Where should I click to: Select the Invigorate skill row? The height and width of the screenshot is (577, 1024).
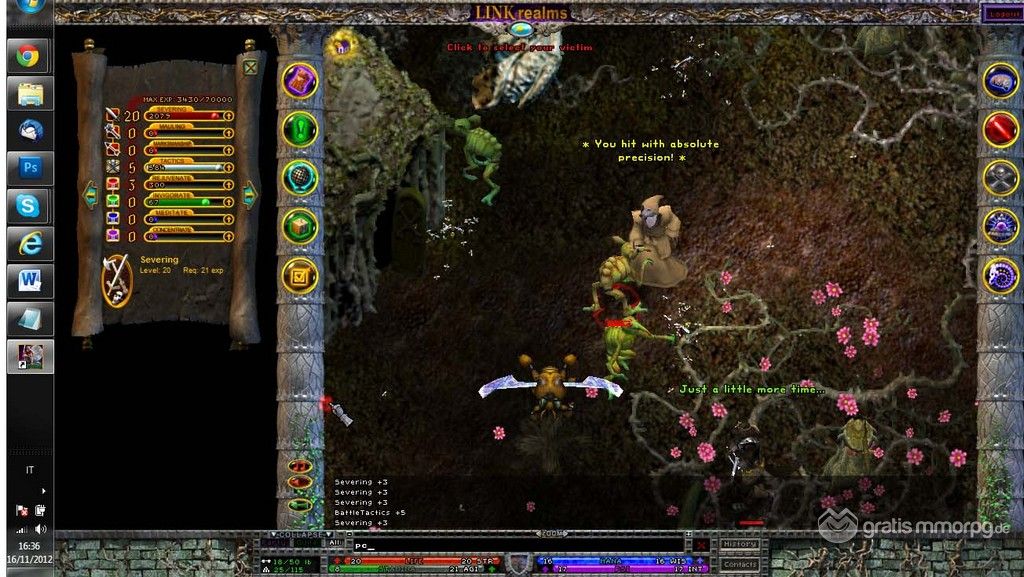[x=185, y=201]
